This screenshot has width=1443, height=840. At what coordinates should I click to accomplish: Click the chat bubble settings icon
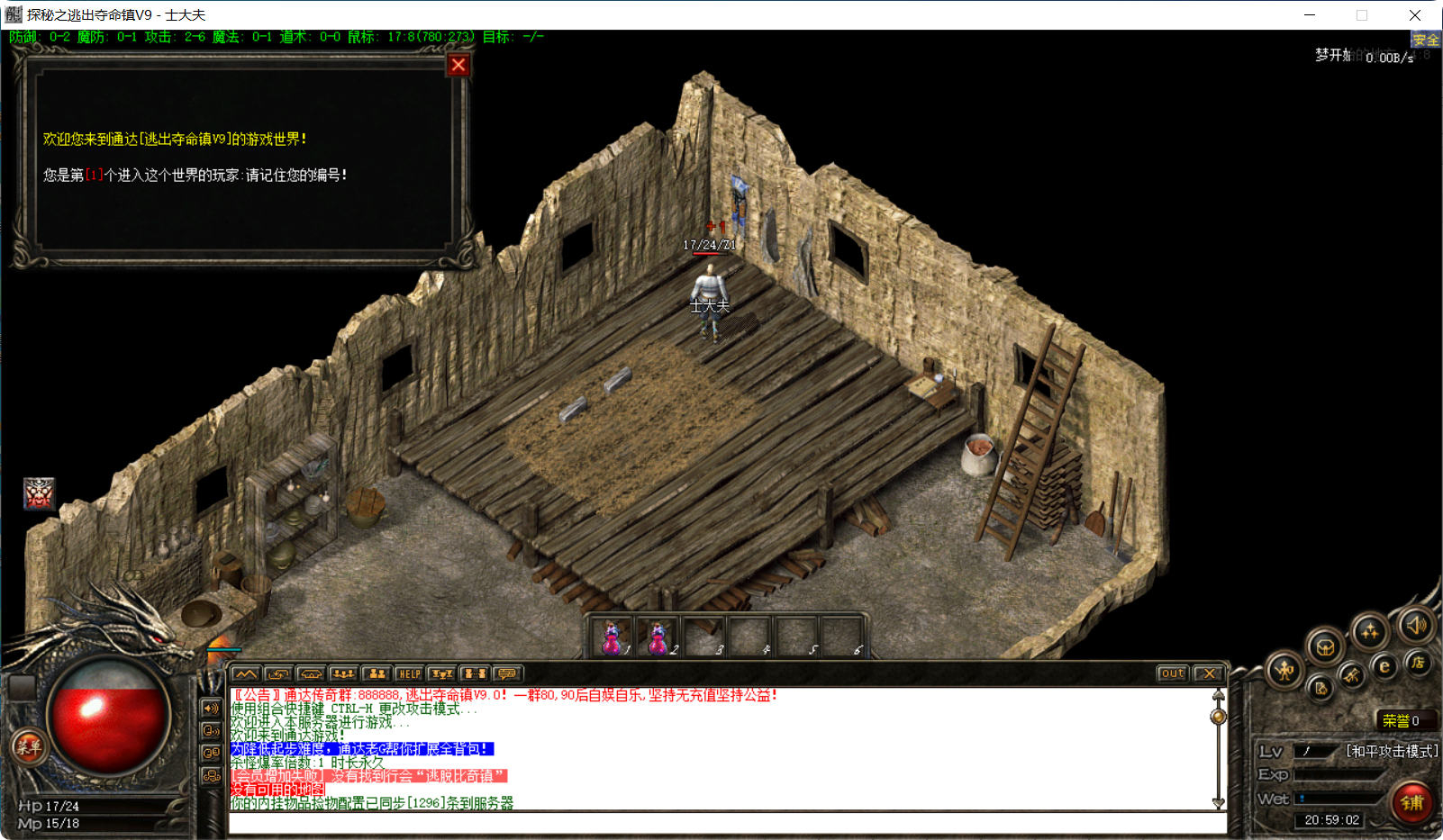click(506, 673)
